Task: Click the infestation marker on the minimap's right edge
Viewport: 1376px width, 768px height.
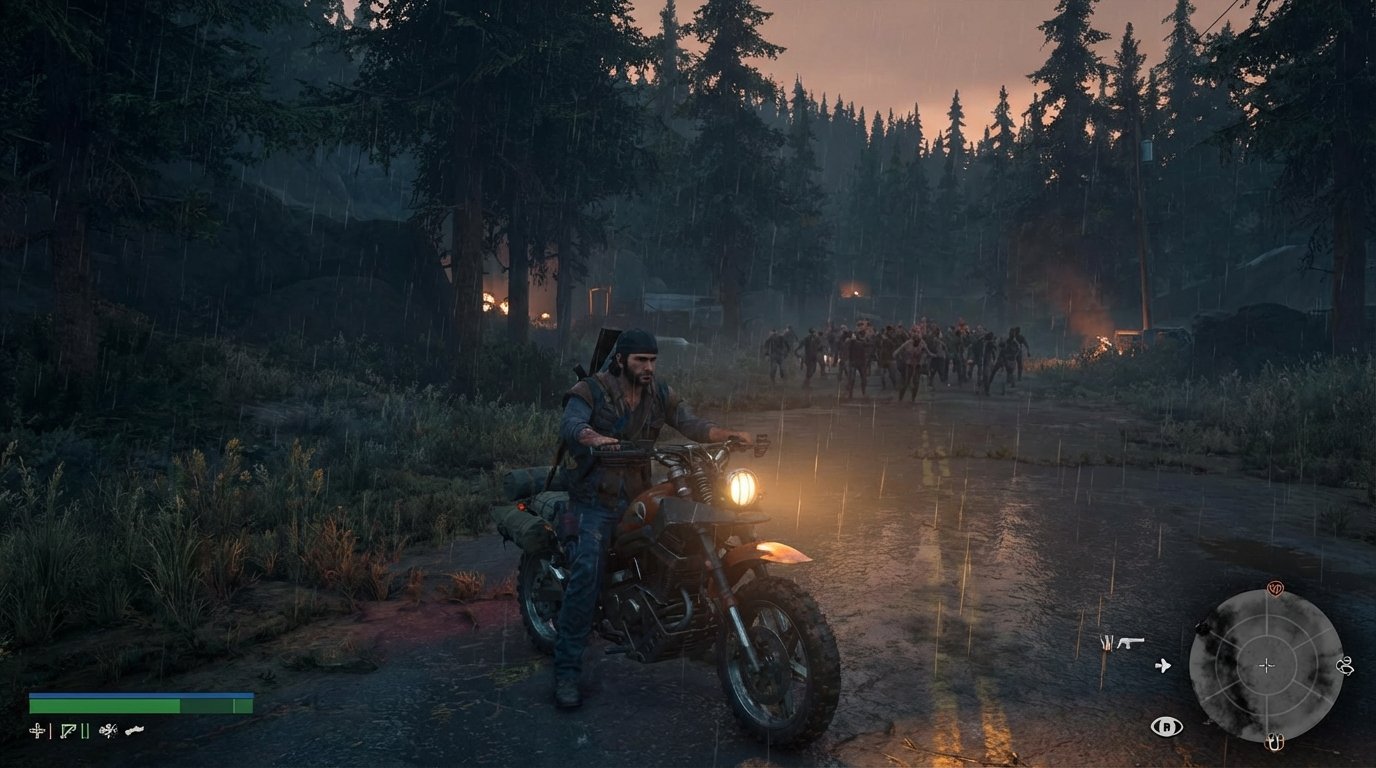Action: [1346, 665]
